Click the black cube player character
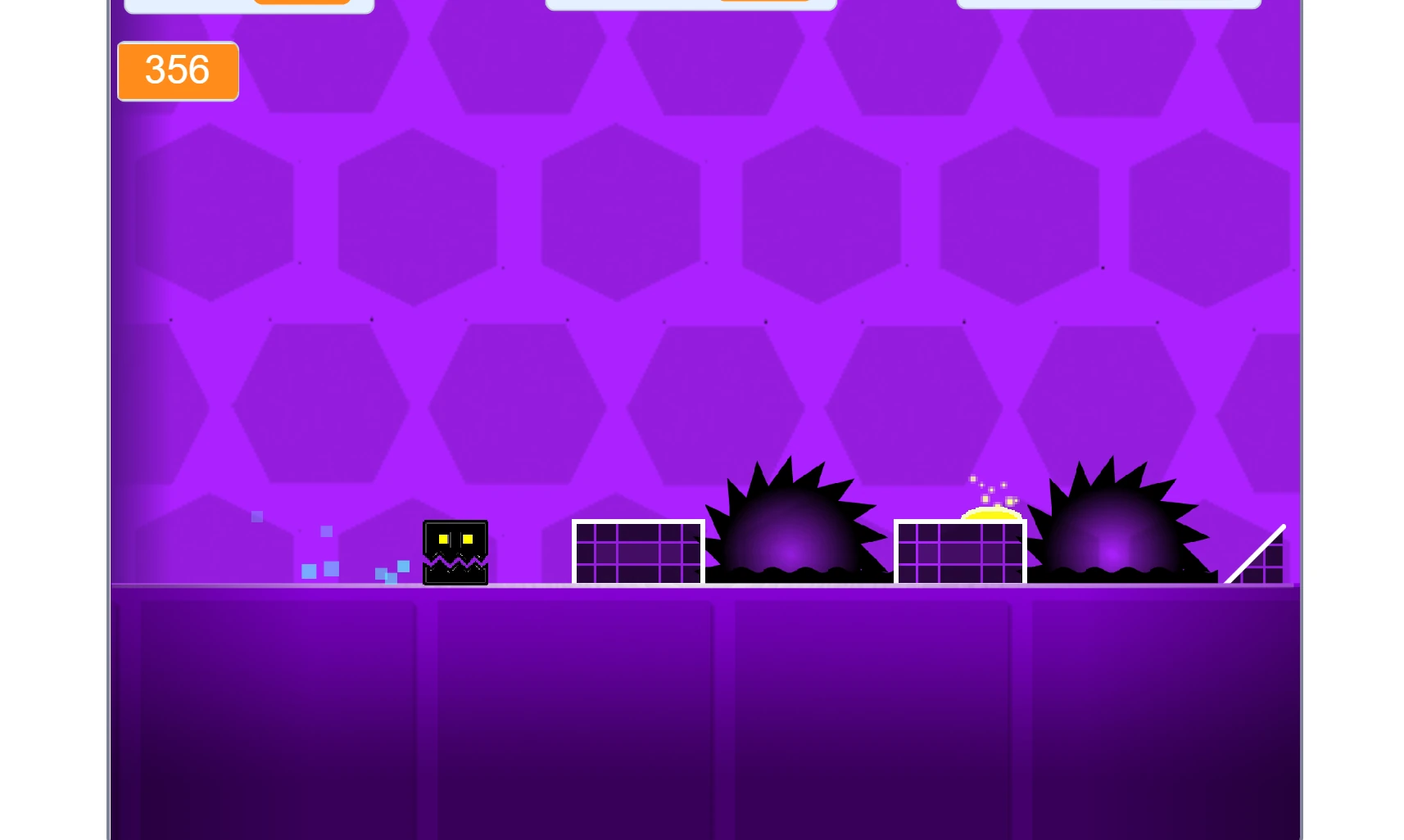This screenshot has height=840, width=1404. (x=455, y=553)
